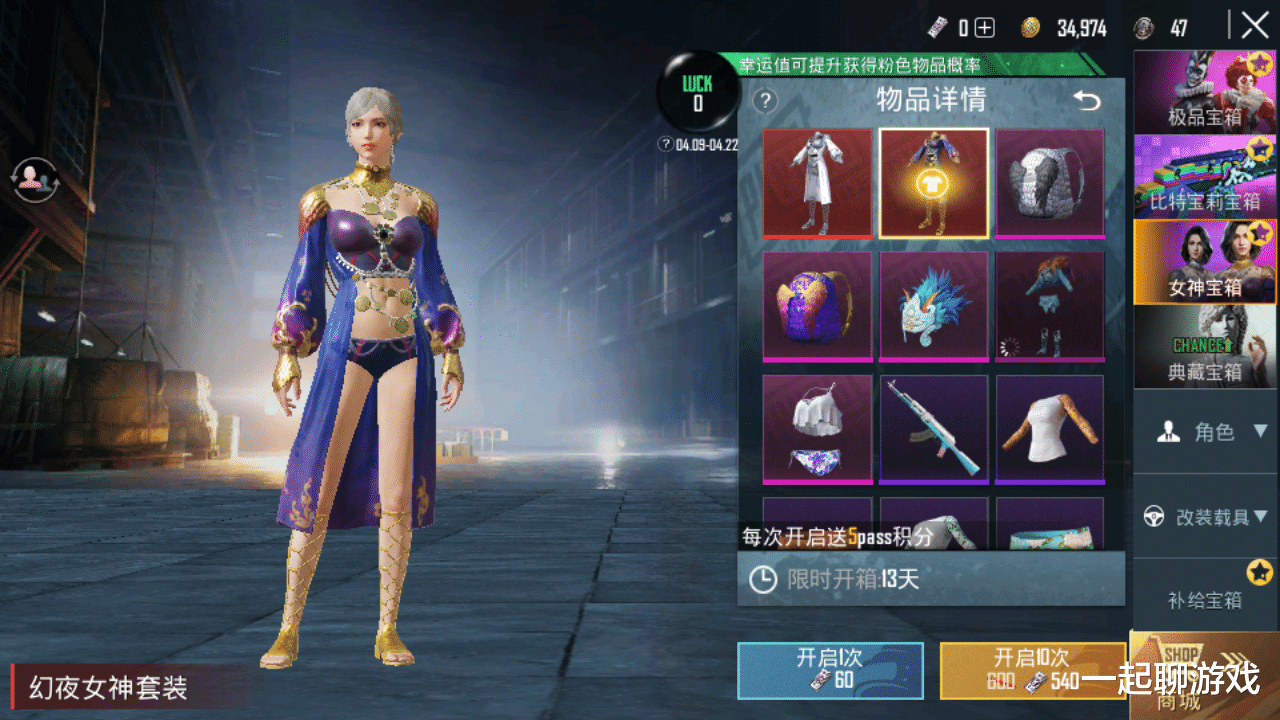The image size is (1280, 720).
Task: Select the 女神宝箱 crate tab
Action: tap(1204, 261)
